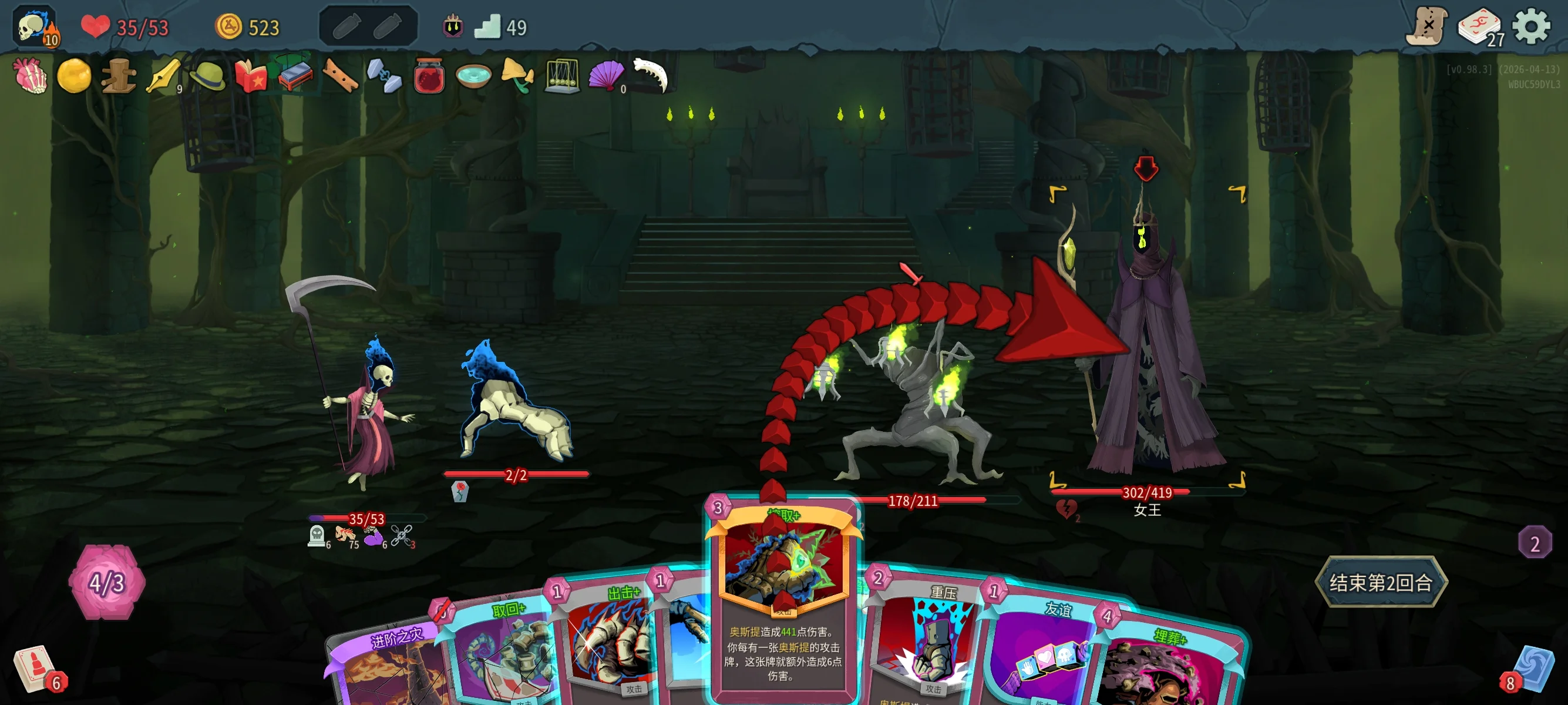This screenshot has height=705, width=1568.
Task: End turn 2 with the 结束第2回合 button
Action: coord(1380,582)
